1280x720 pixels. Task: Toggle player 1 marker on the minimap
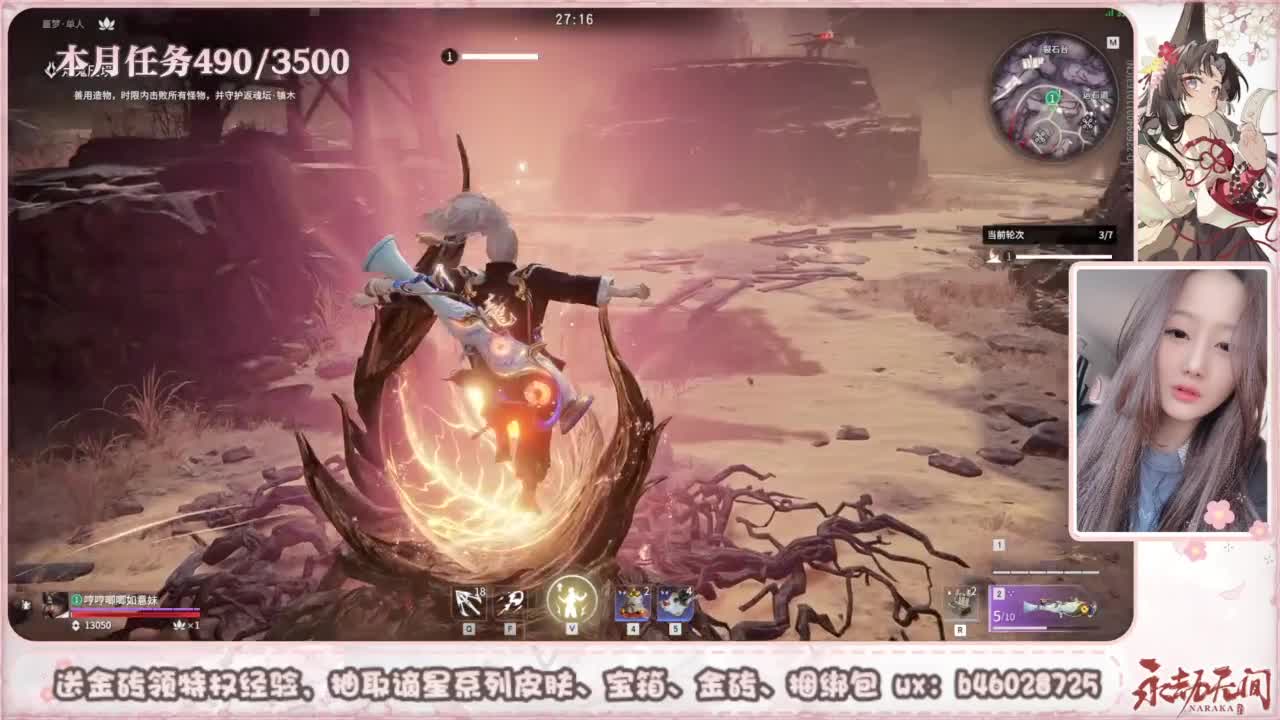pyautogui.click(x=1051, y=96)
